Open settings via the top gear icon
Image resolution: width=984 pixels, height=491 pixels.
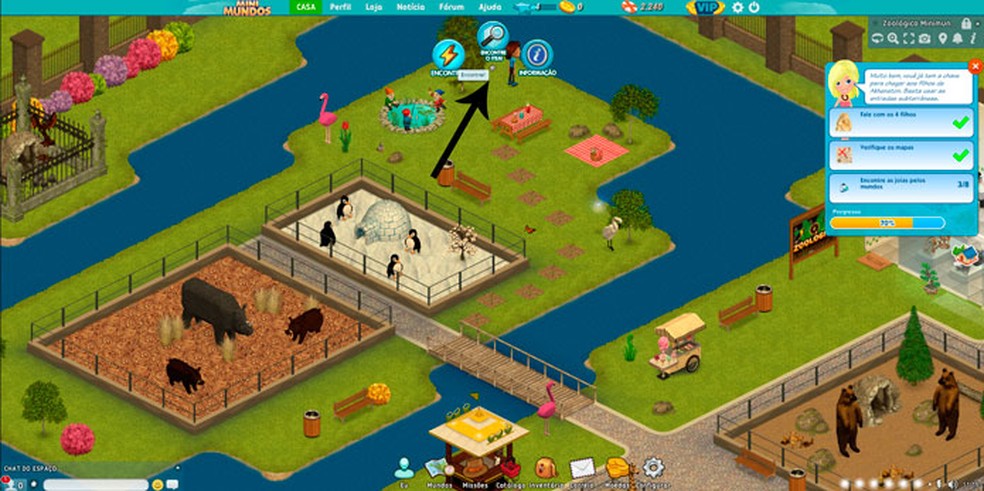pos(738,8)
